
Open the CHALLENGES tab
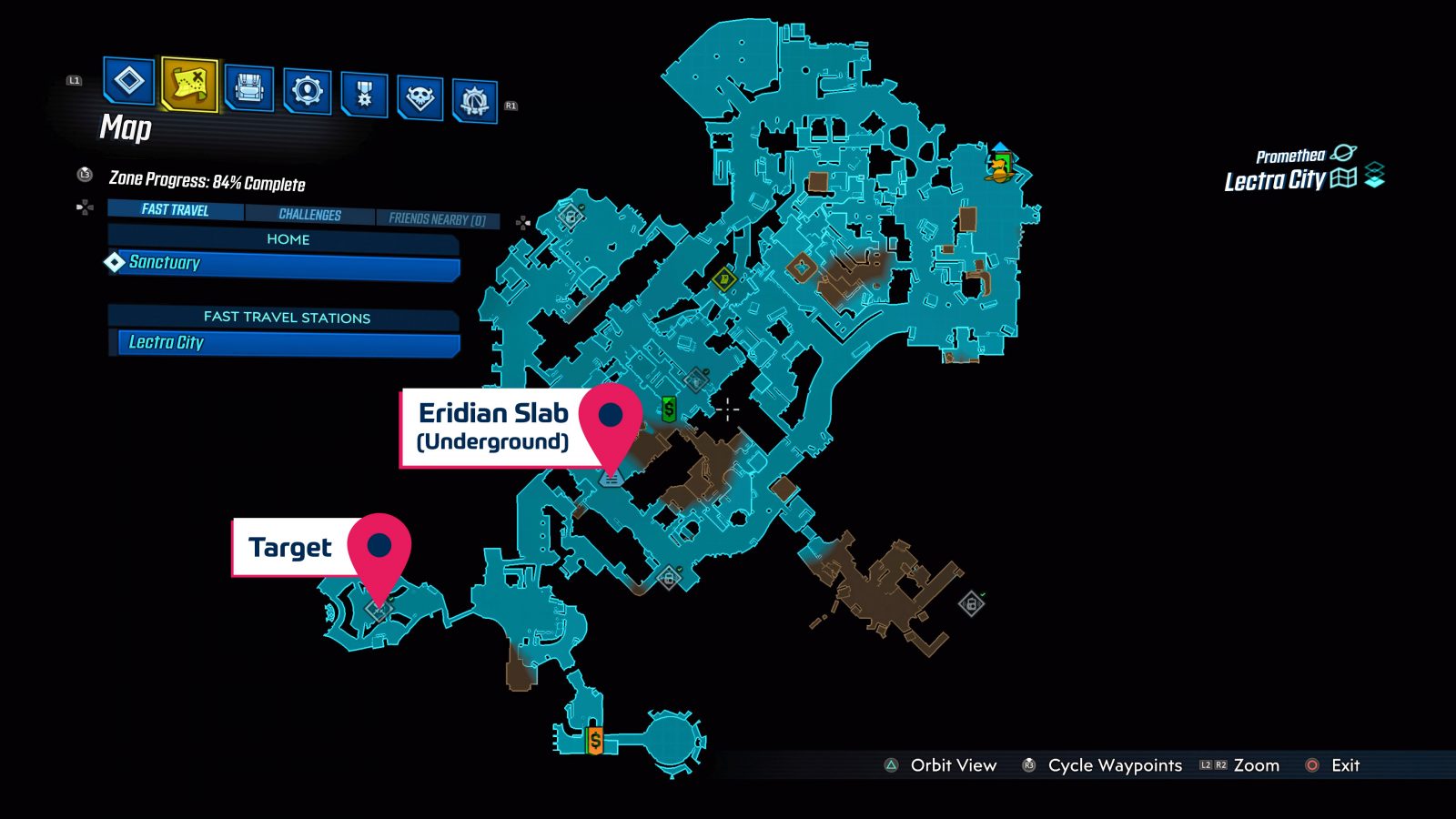[310, 215]
